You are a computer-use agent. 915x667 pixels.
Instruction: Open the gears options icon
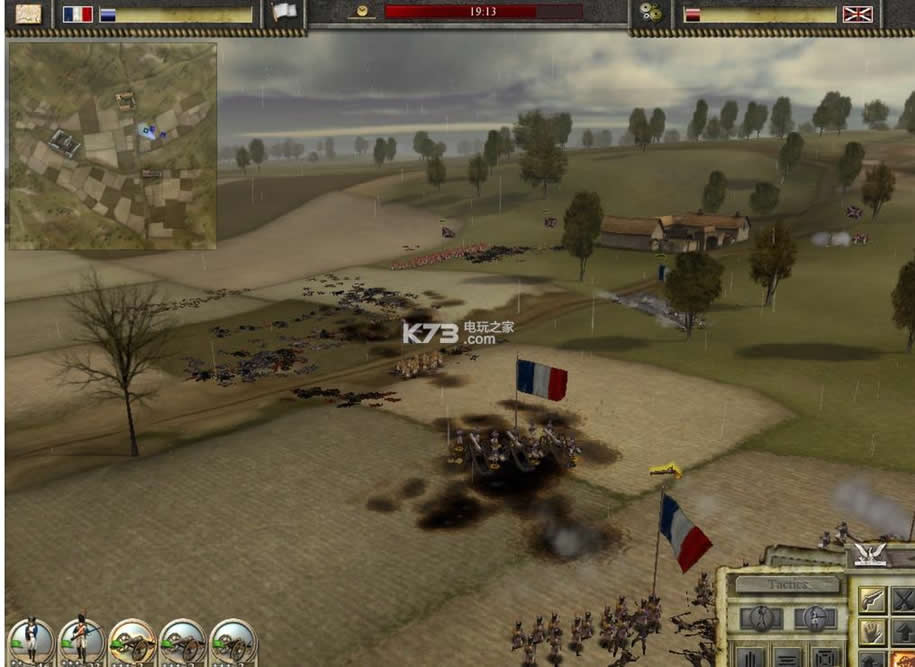(x=651, y=13)
